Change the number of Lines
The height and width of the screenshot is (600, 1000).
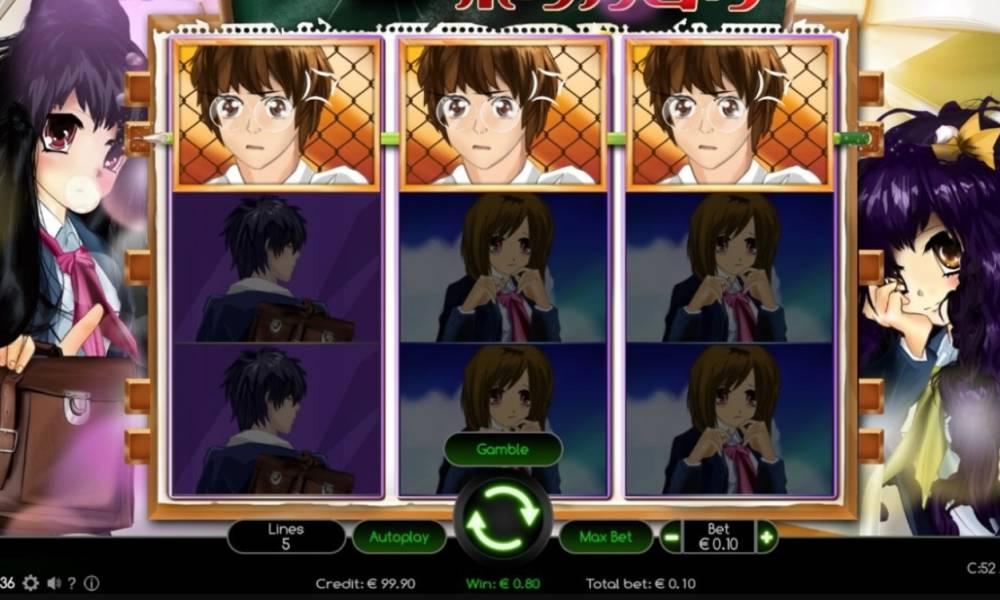click(x=286, y=537)
